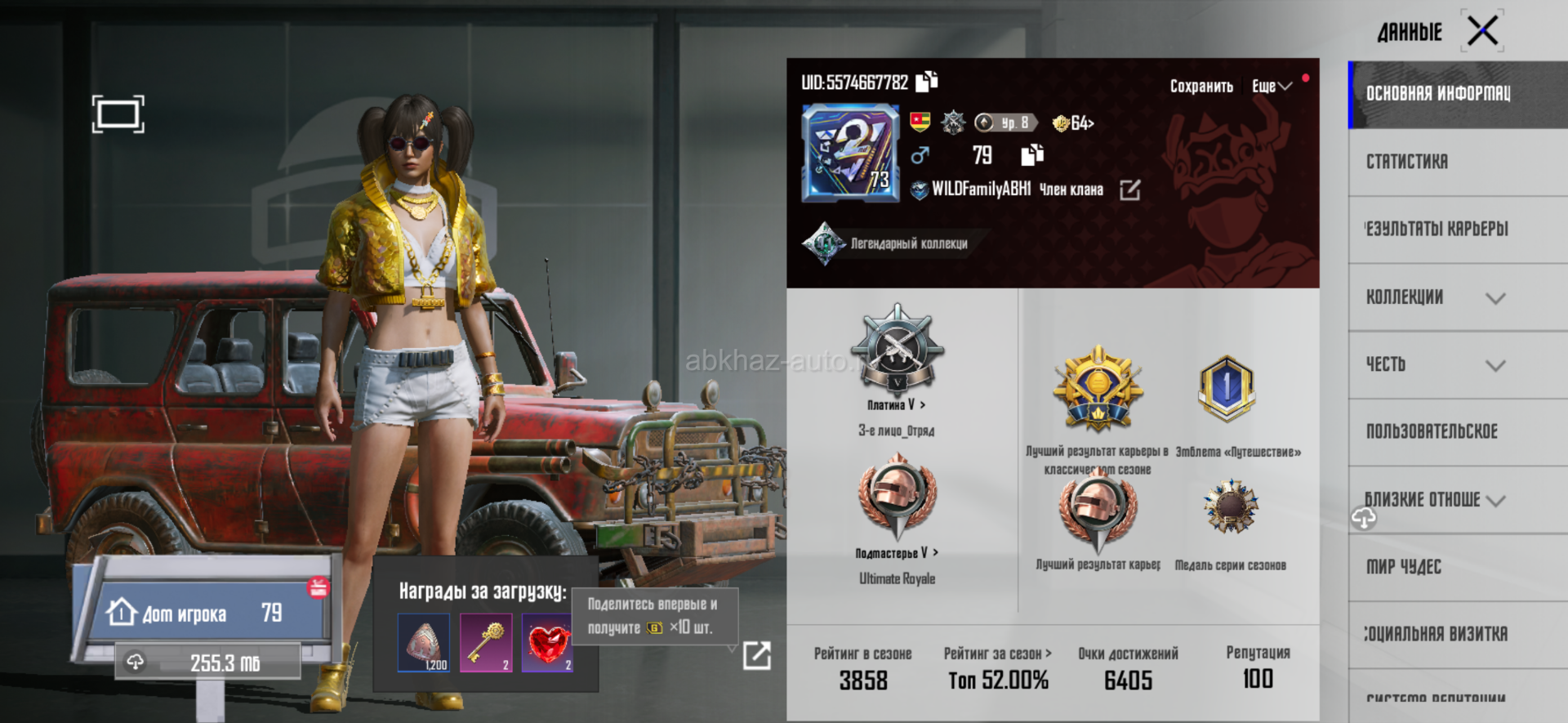Screen dimensions: 1568x723
Task: Select the red heart reward
Action: coord(547,643)
